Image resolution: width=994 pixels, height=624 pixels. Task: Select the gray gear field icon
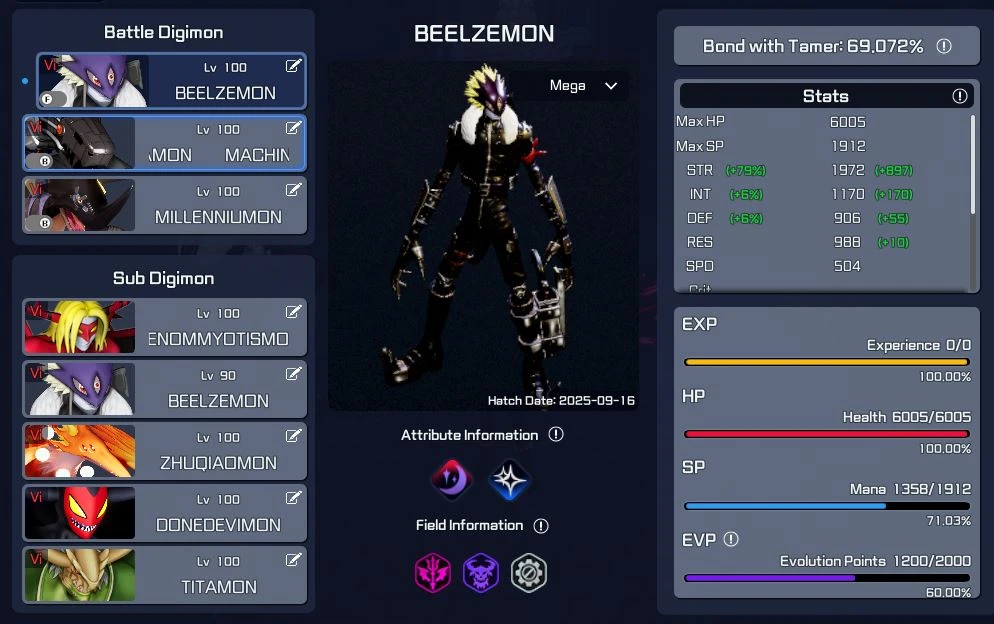[529, 573]
